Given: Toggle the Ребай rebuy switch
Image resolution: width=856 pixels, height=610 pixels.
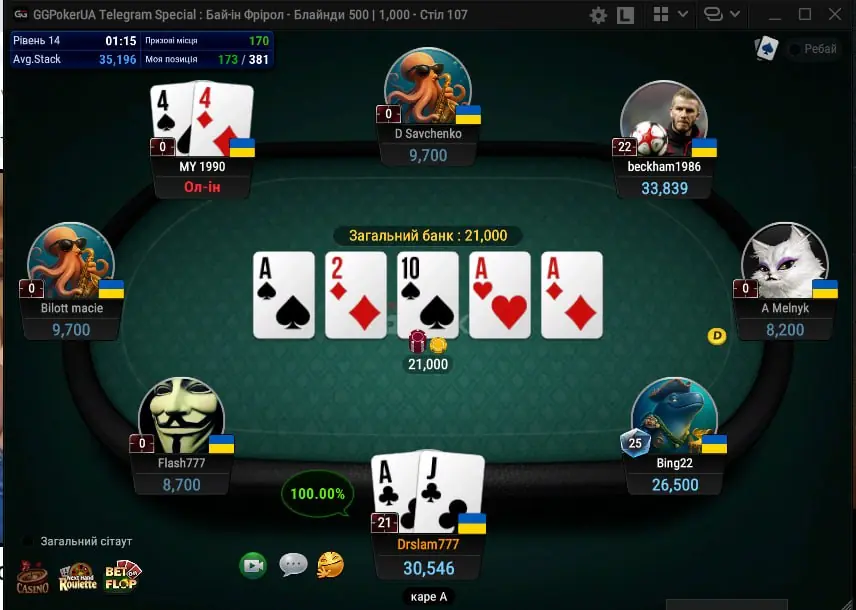Looking at the screenshot, I should [x=796, y=49].
